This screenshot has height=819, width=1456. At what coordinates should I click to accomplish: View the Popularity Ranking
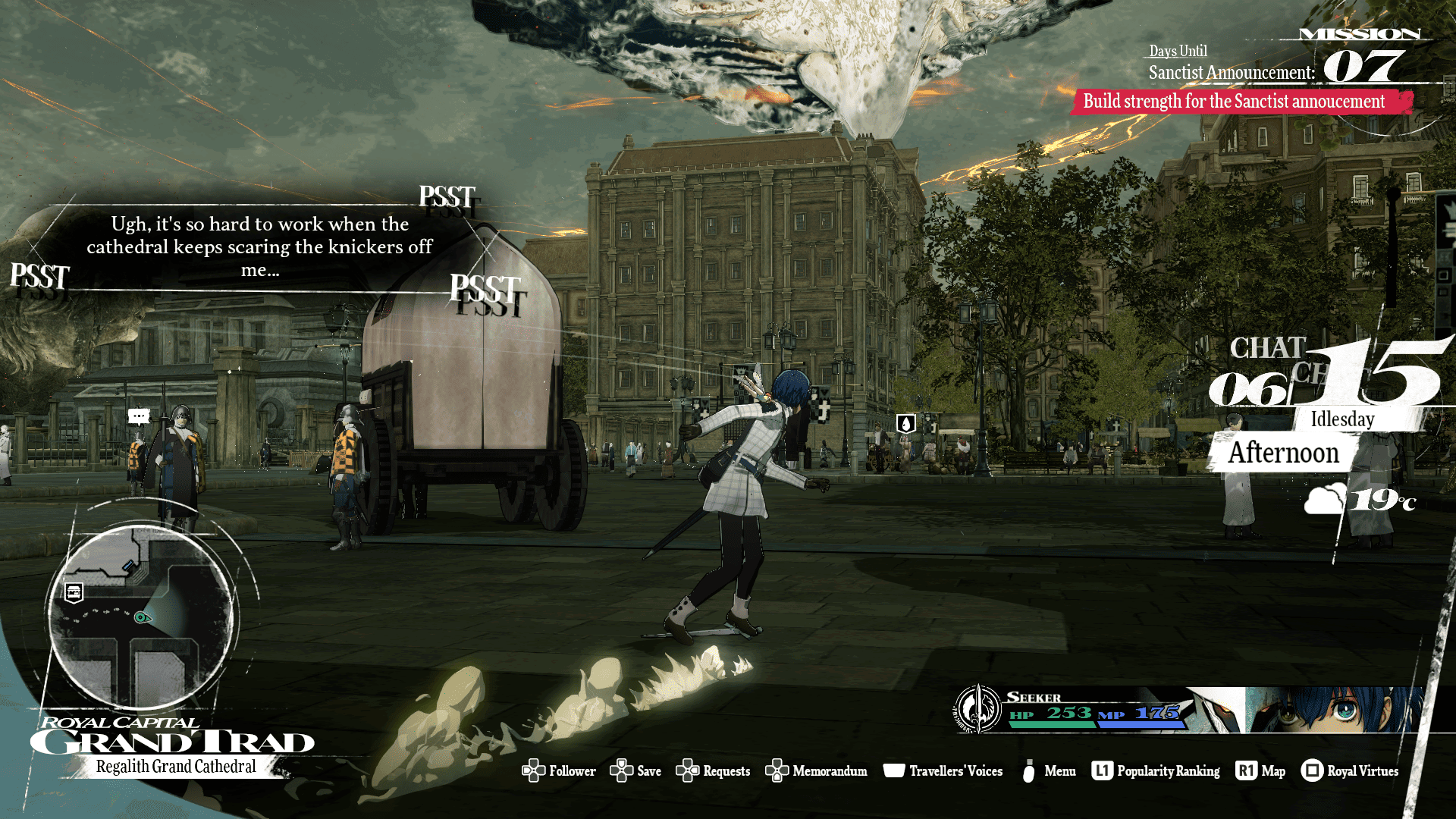(x=1156, y=771)
